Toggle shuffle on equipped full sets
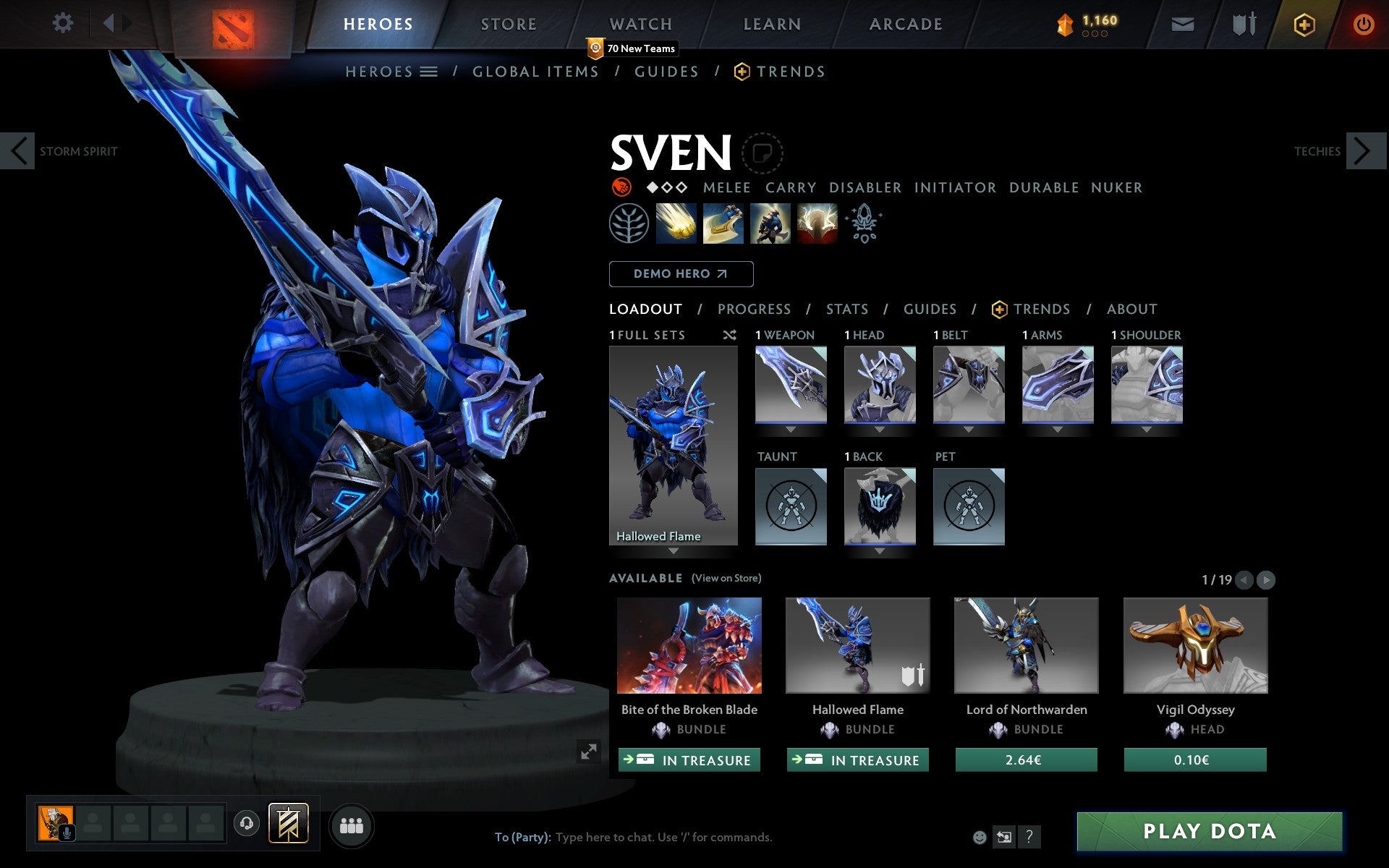1389x868 pixels. (x=729, y=335)
